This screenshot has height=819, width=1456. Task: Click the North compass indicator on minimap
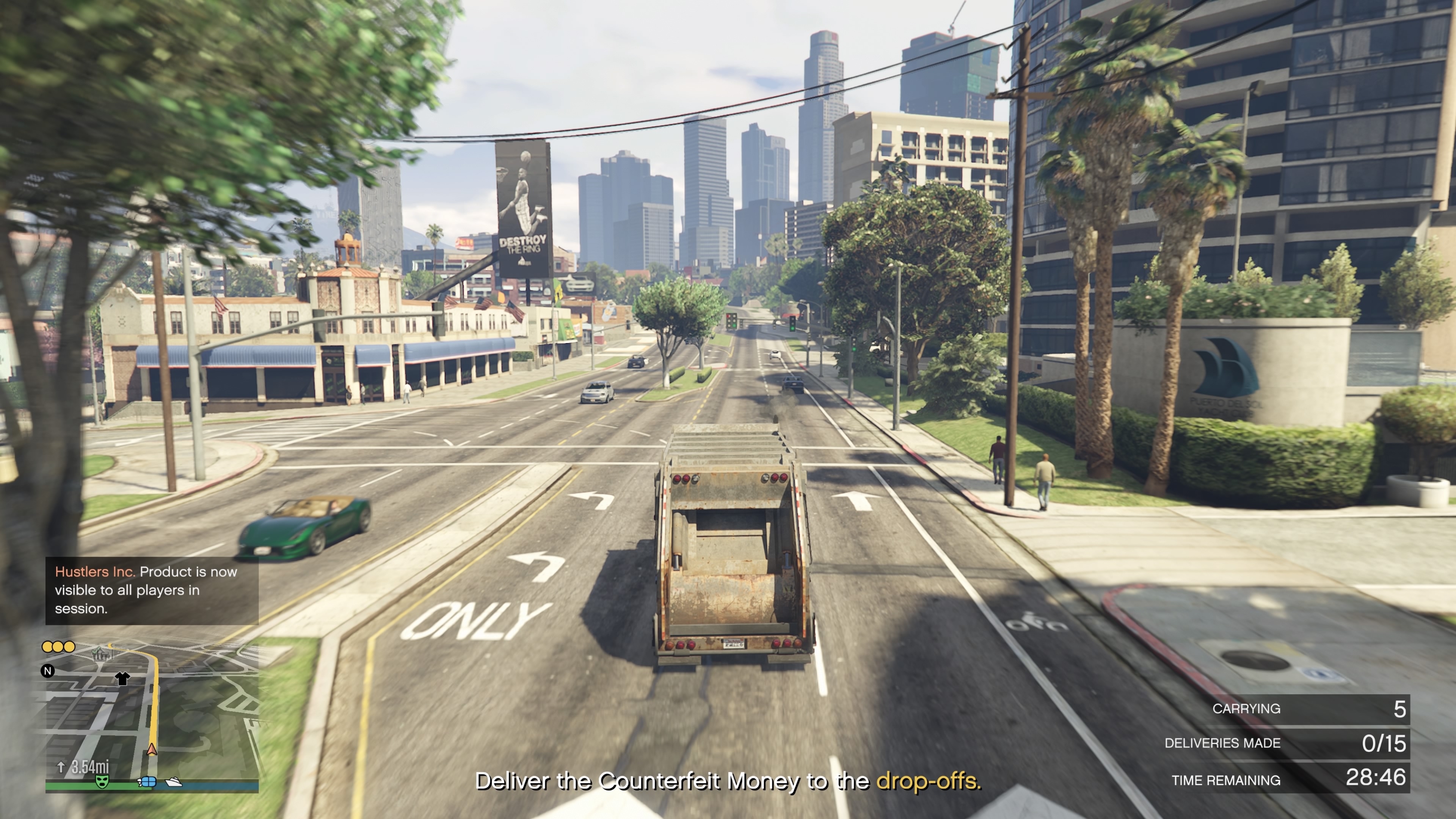48,671
